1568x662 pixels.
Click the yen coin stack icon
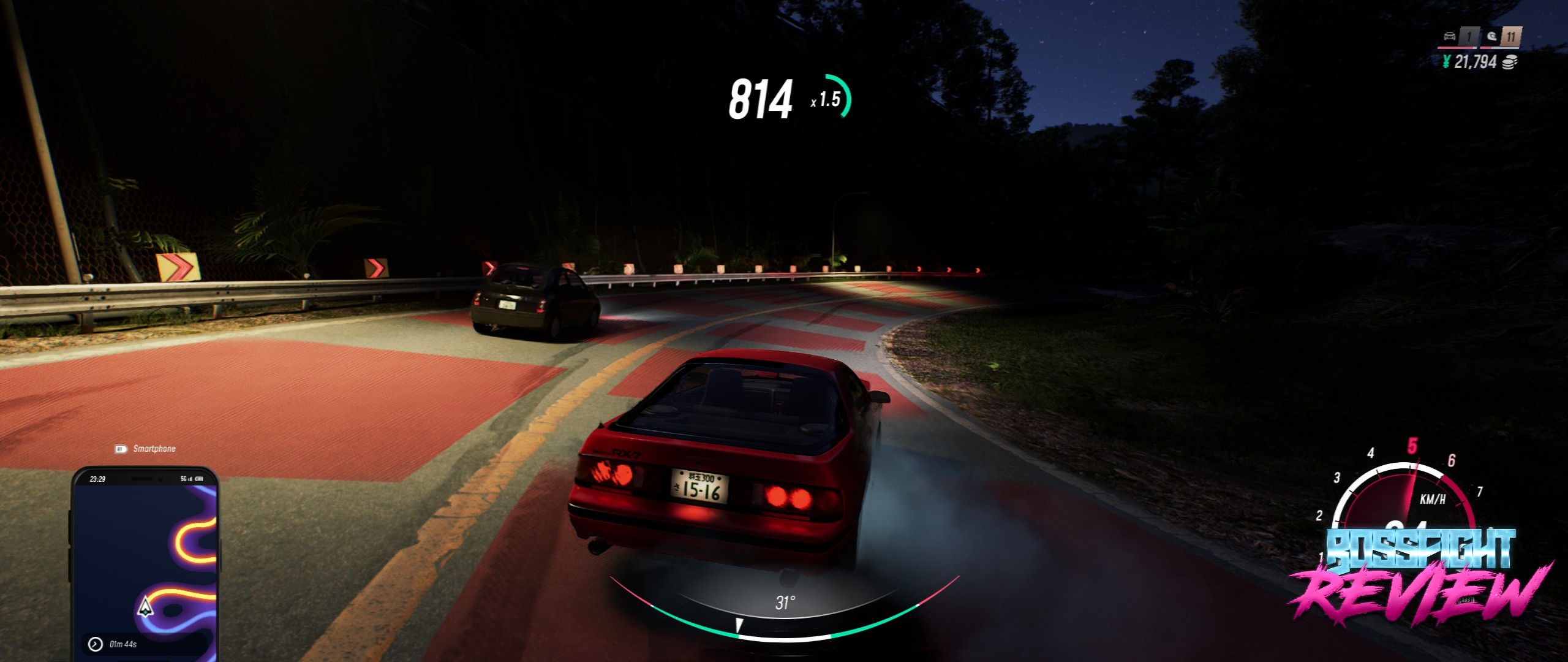[x=1510, y=62]
